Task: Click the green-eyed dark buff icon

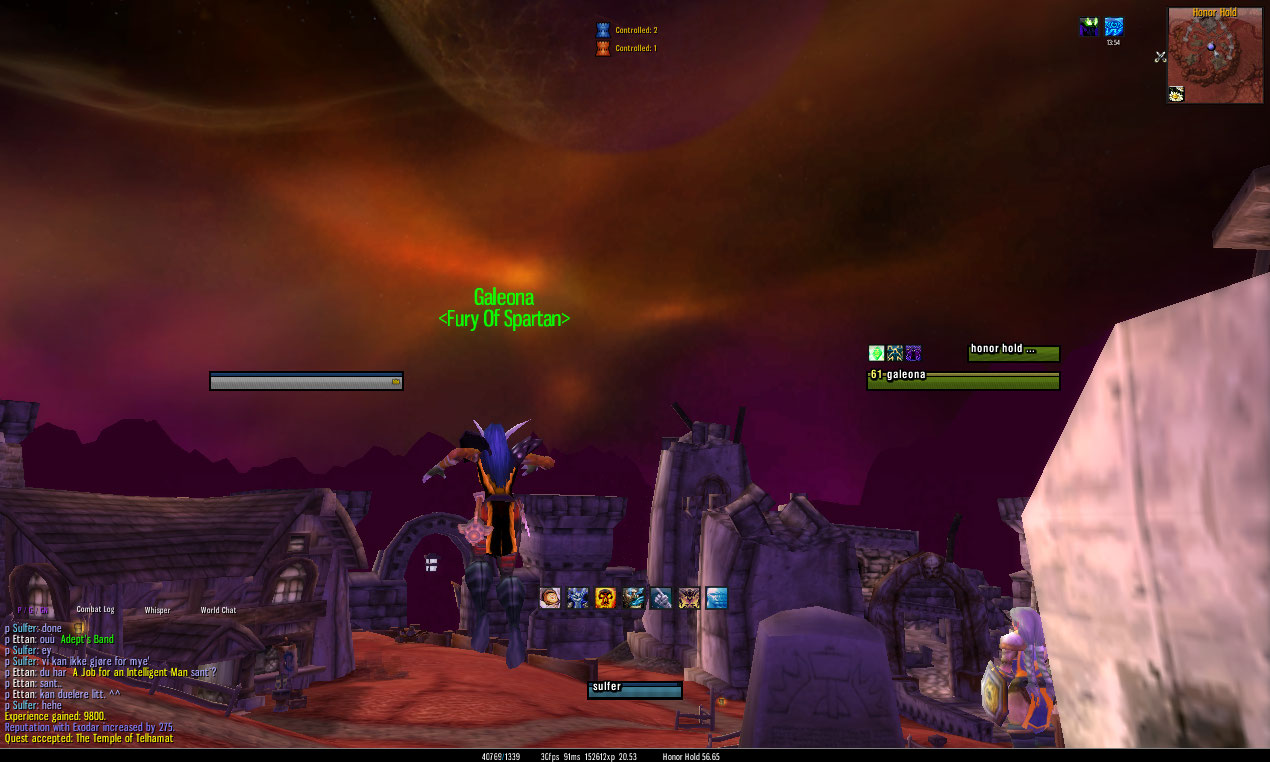Action: point(1088,27)
